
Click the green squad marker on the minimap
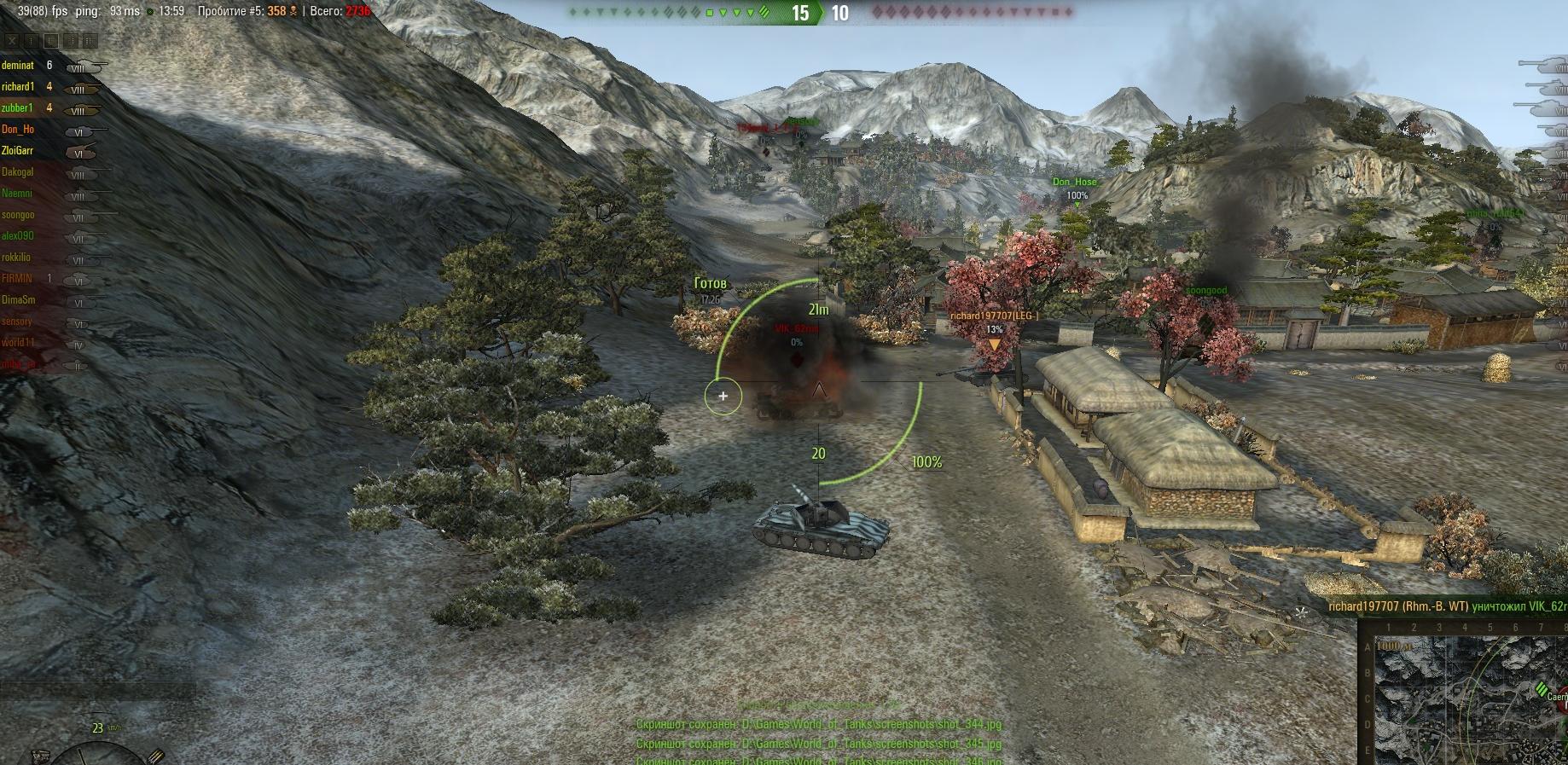click(x=1541, y=688)
